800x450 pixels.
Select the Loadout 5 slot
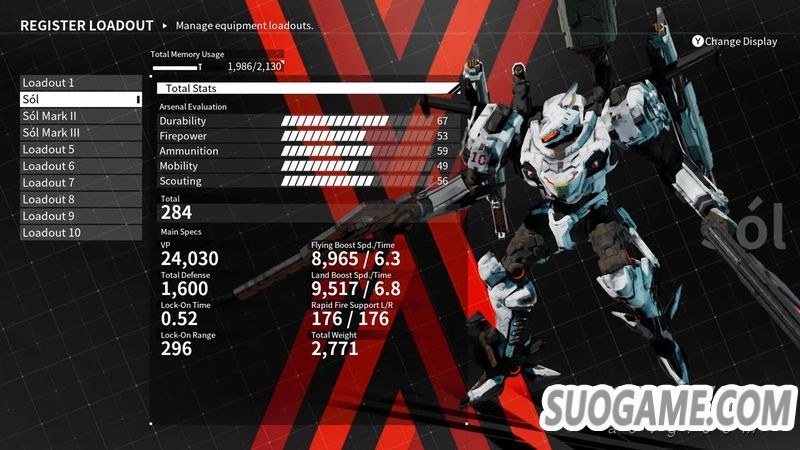(80, 150)
